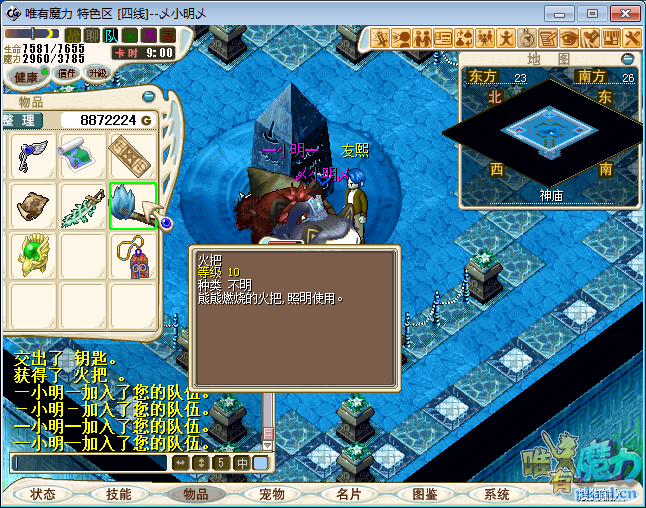
Task: Select the winged blue gem item
Action: point(33,155)
